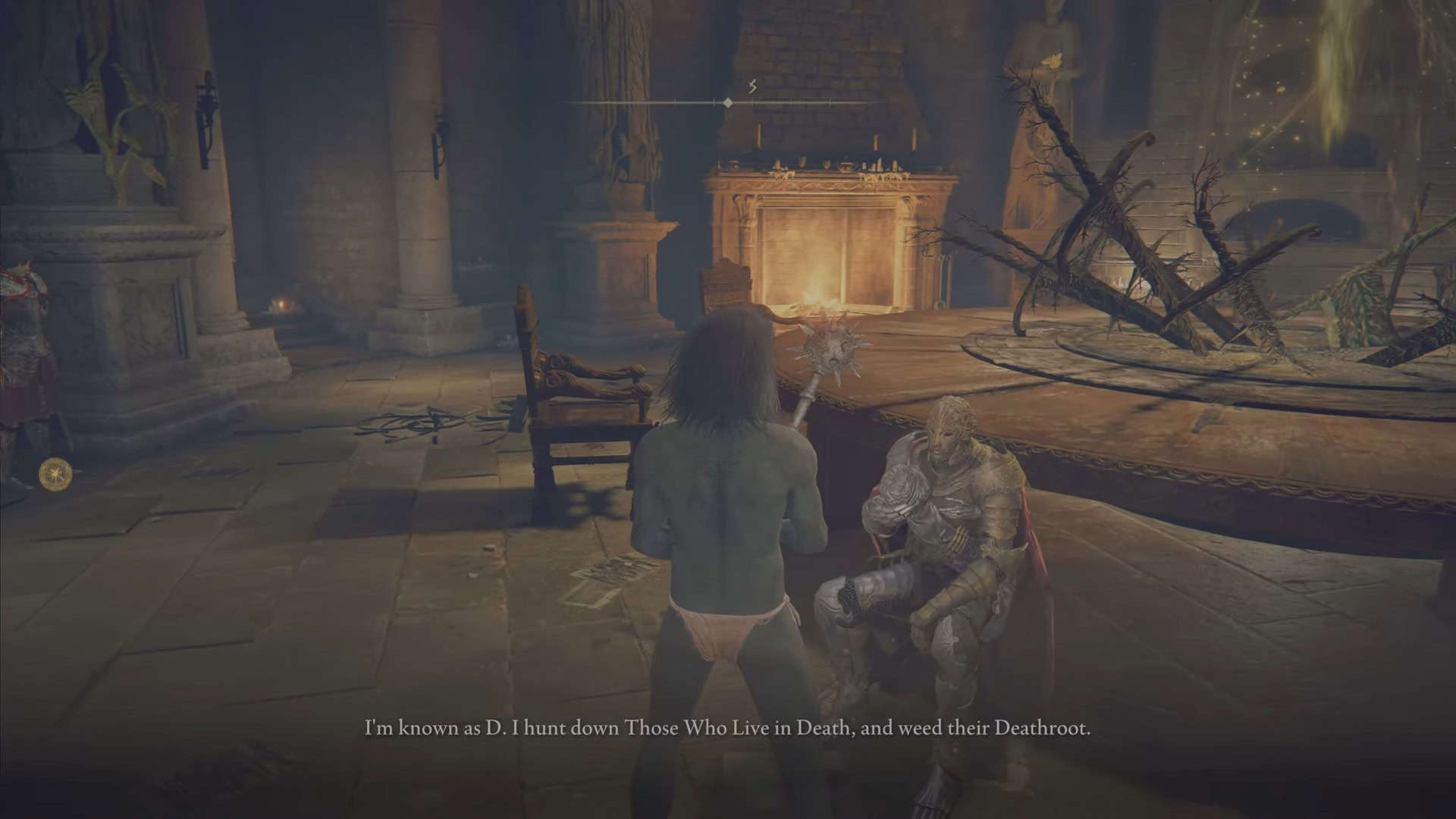Select the S direction marker on the compass

coord(752,87)
